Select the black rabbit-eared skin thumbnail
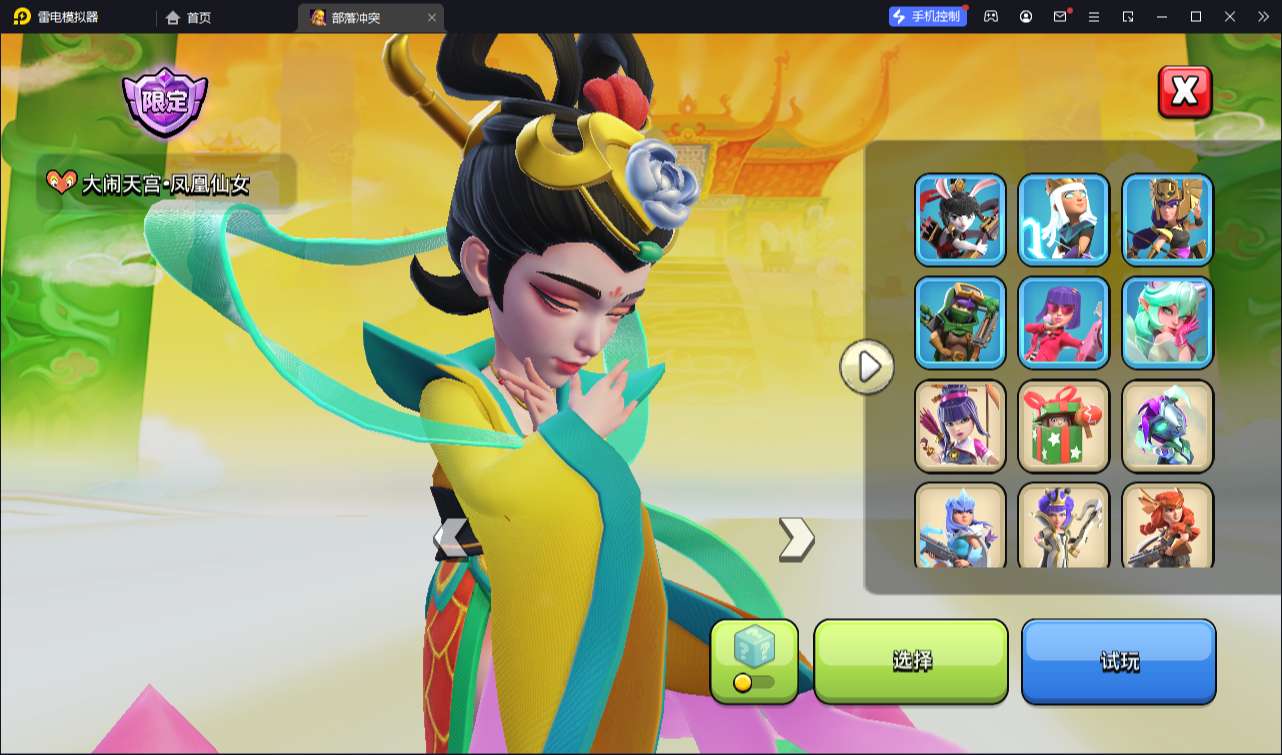This screenshot has width=1282, height=755. coord(960,219)
